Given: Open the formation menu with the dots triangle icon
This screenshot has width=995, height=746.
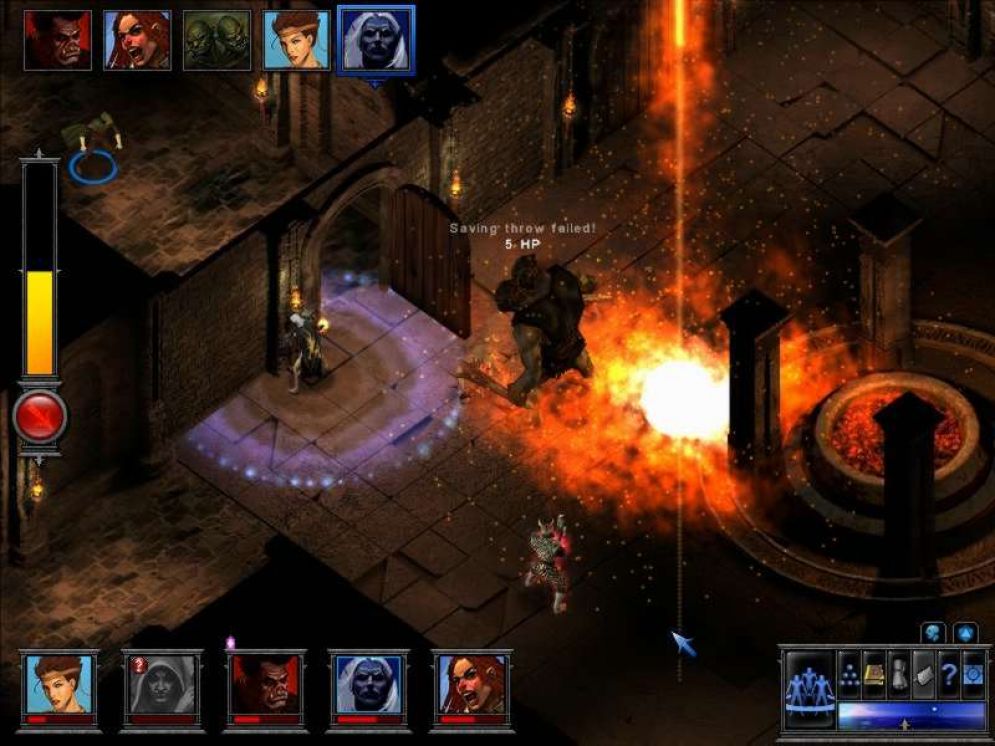Looking at the screenshot, I should coord(849,674).
